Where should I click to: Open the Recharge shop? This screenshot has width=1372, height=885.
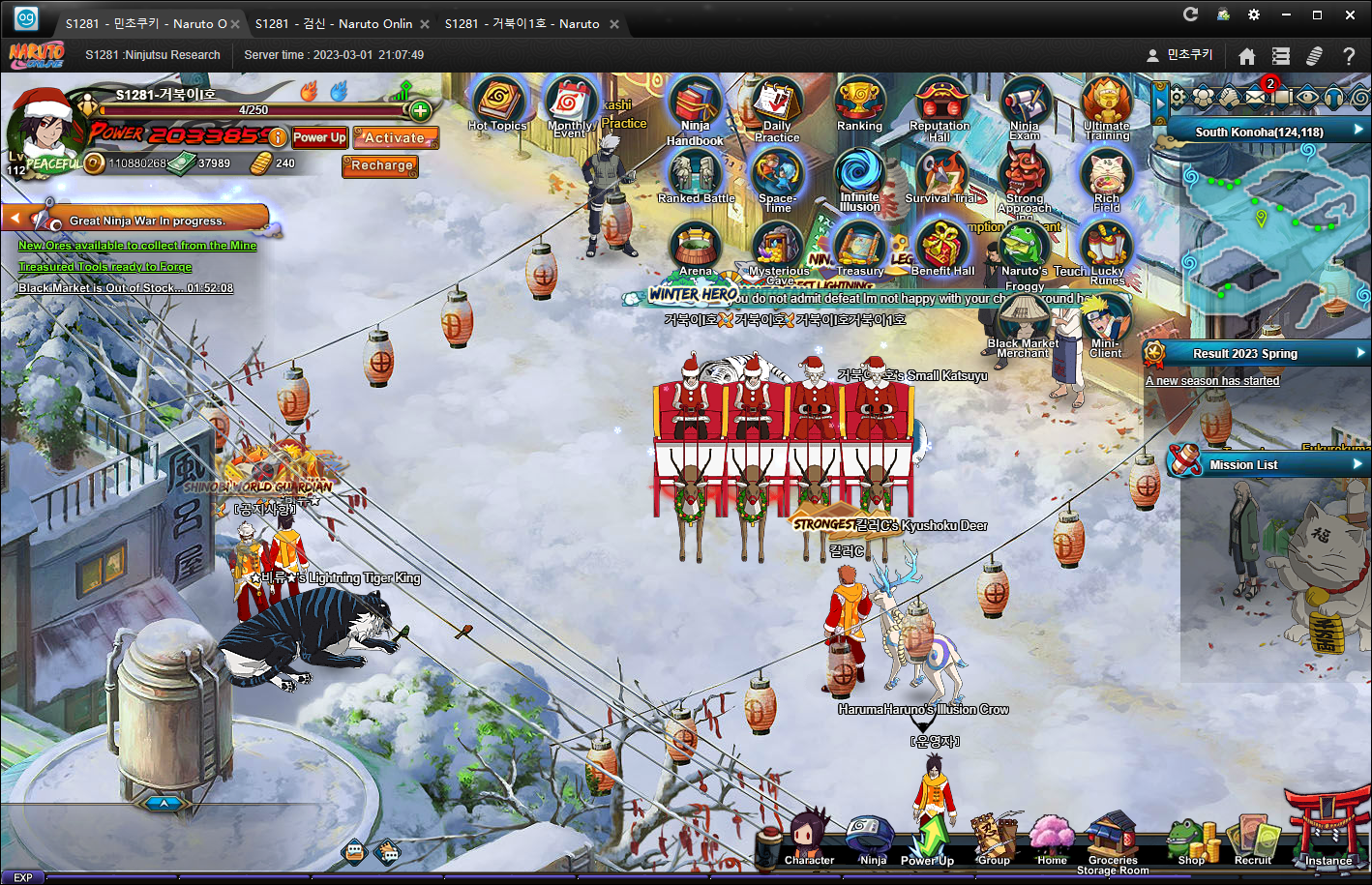point(381,165)
